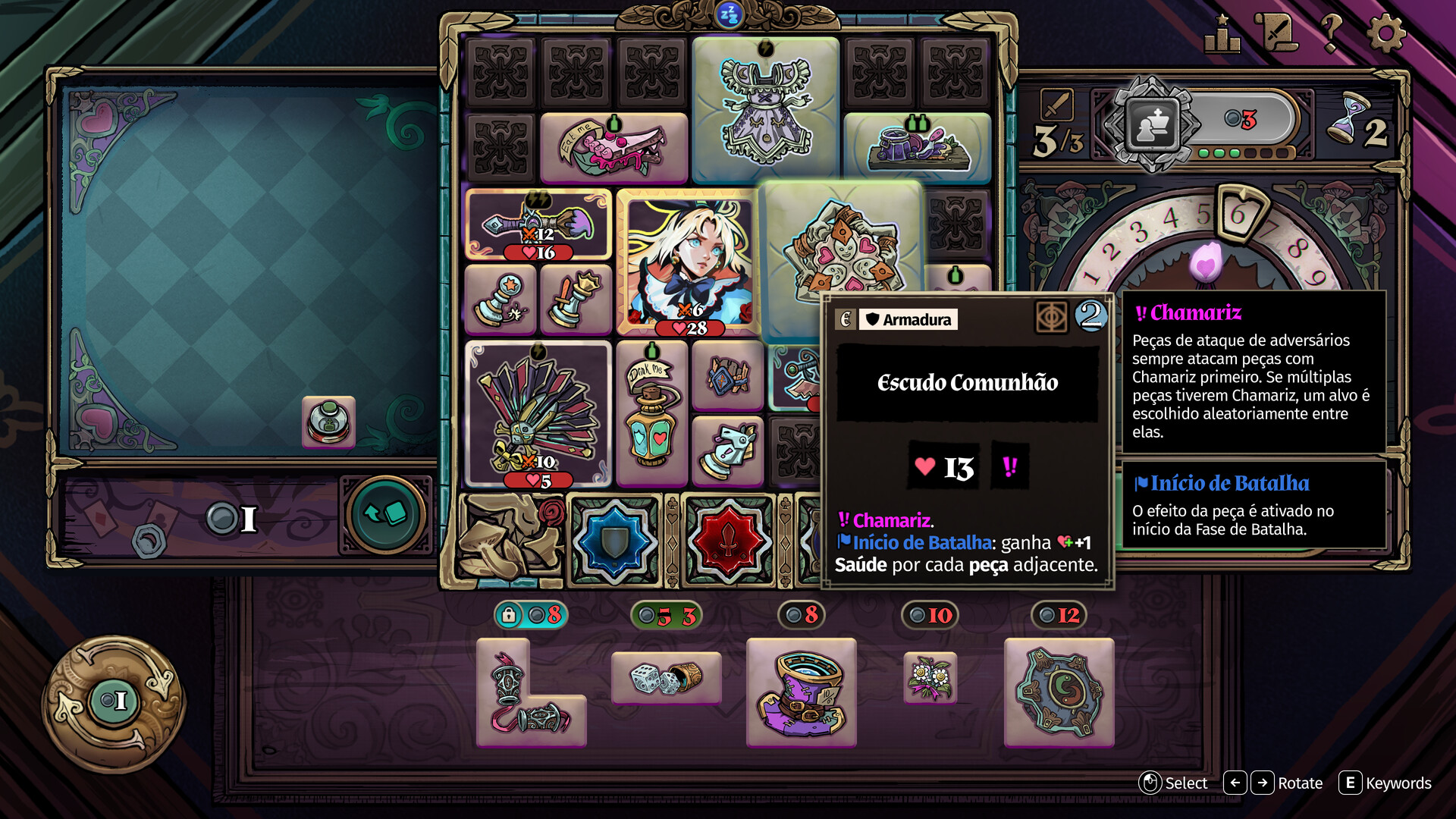The image size is (1456, 819).
Task: Open the settings gear menu
Action: click(1385, 33)
